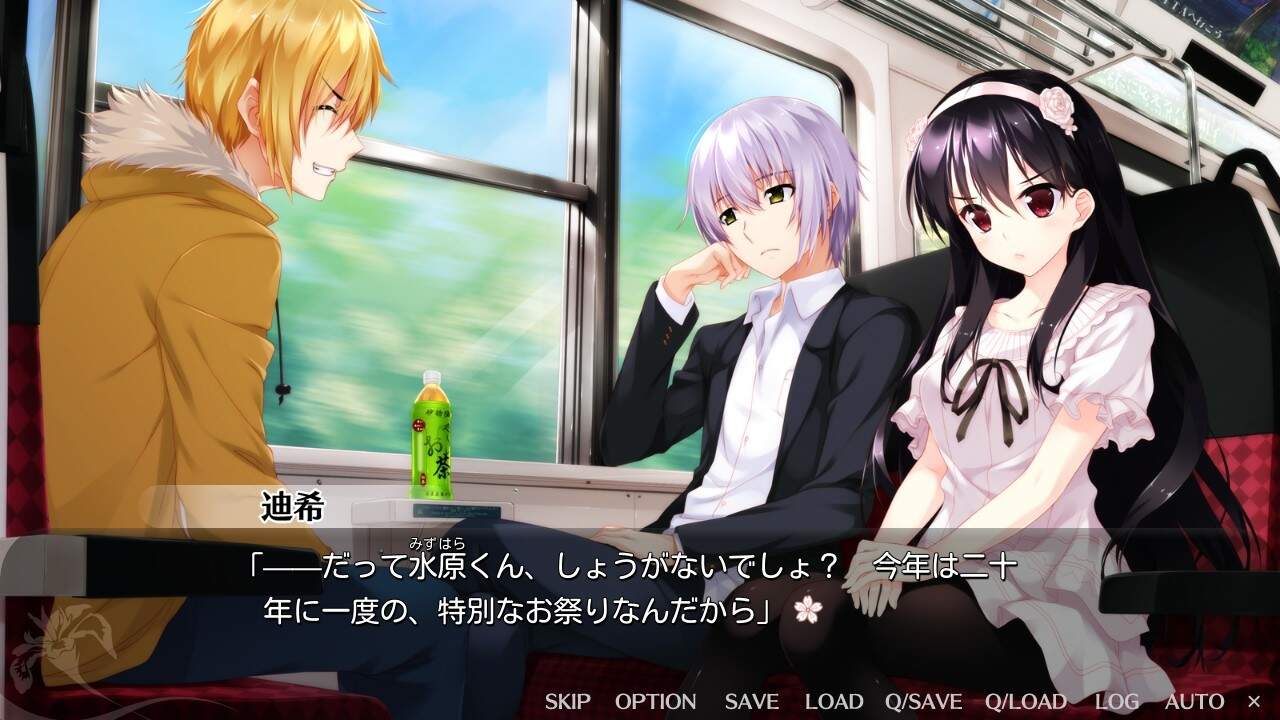The image size is (1280, 720).
Task: Activate the SKIP text button
Action: tap(567, 701)
